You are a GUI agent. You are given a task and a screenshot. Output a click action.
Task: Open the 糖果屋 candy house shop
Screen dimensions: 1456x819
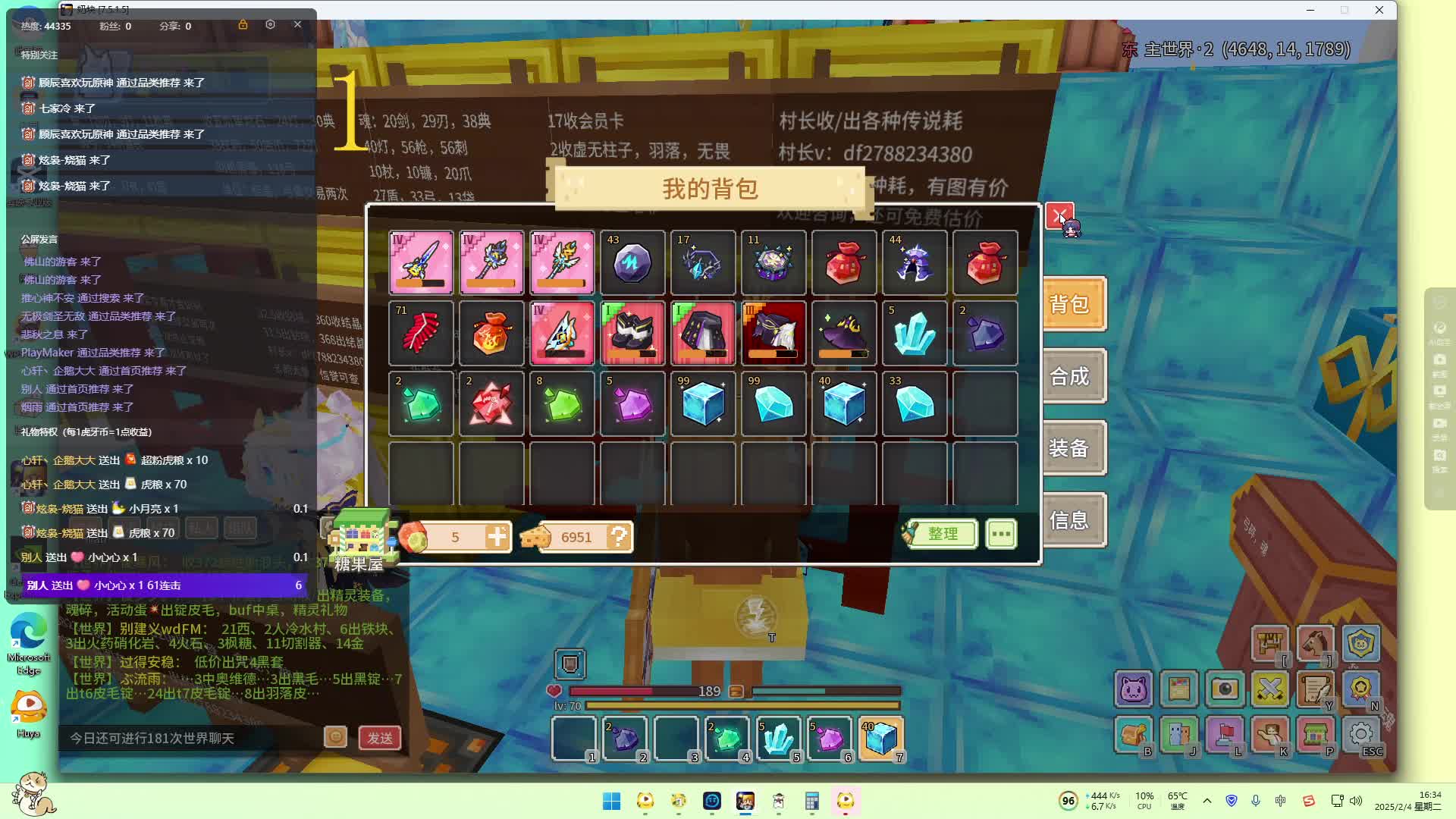pyautogui.click(x=360, y=541)
